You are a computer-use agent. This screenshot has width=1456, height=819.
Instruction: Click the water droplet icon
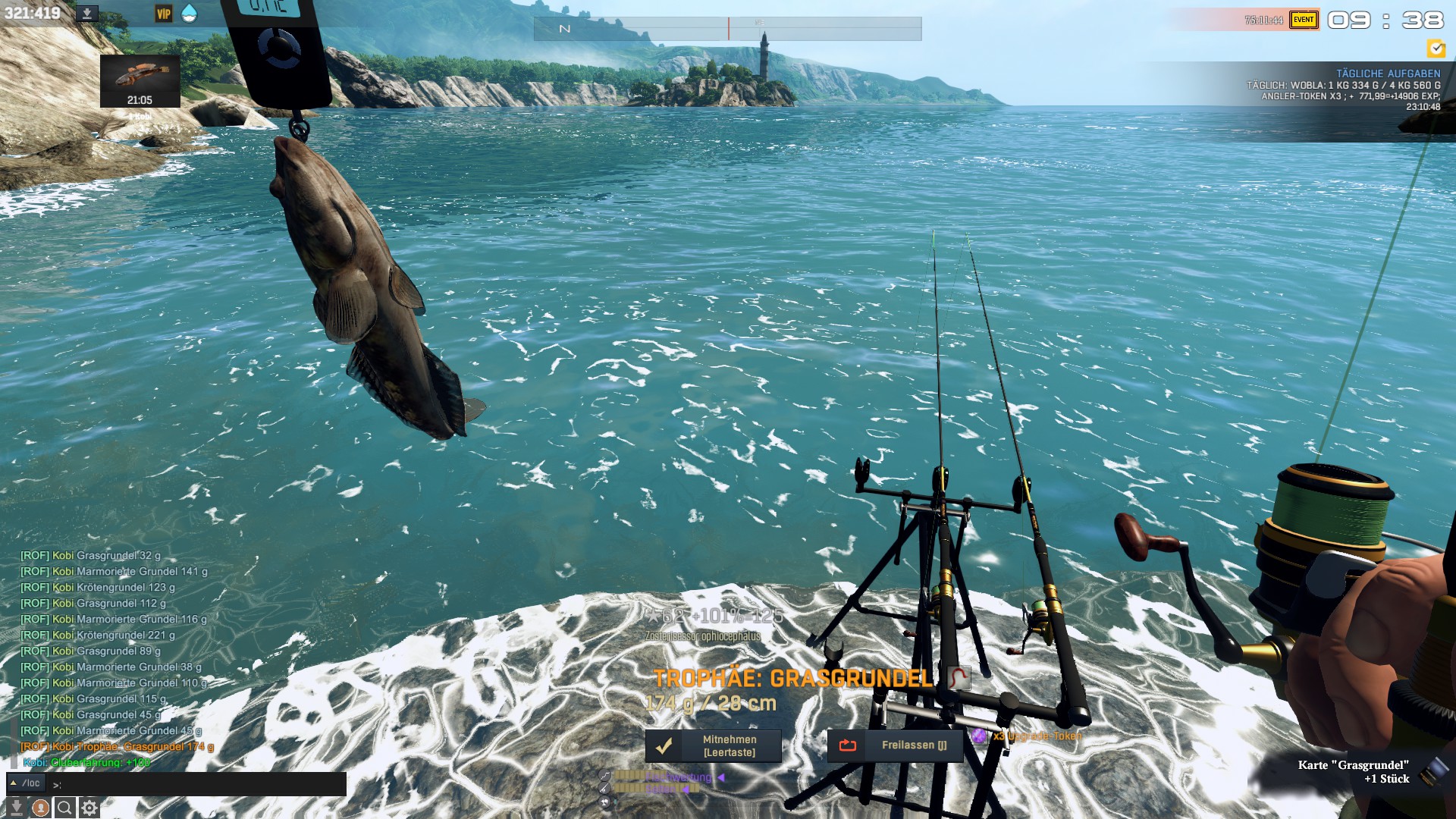(x=189, y=14)
